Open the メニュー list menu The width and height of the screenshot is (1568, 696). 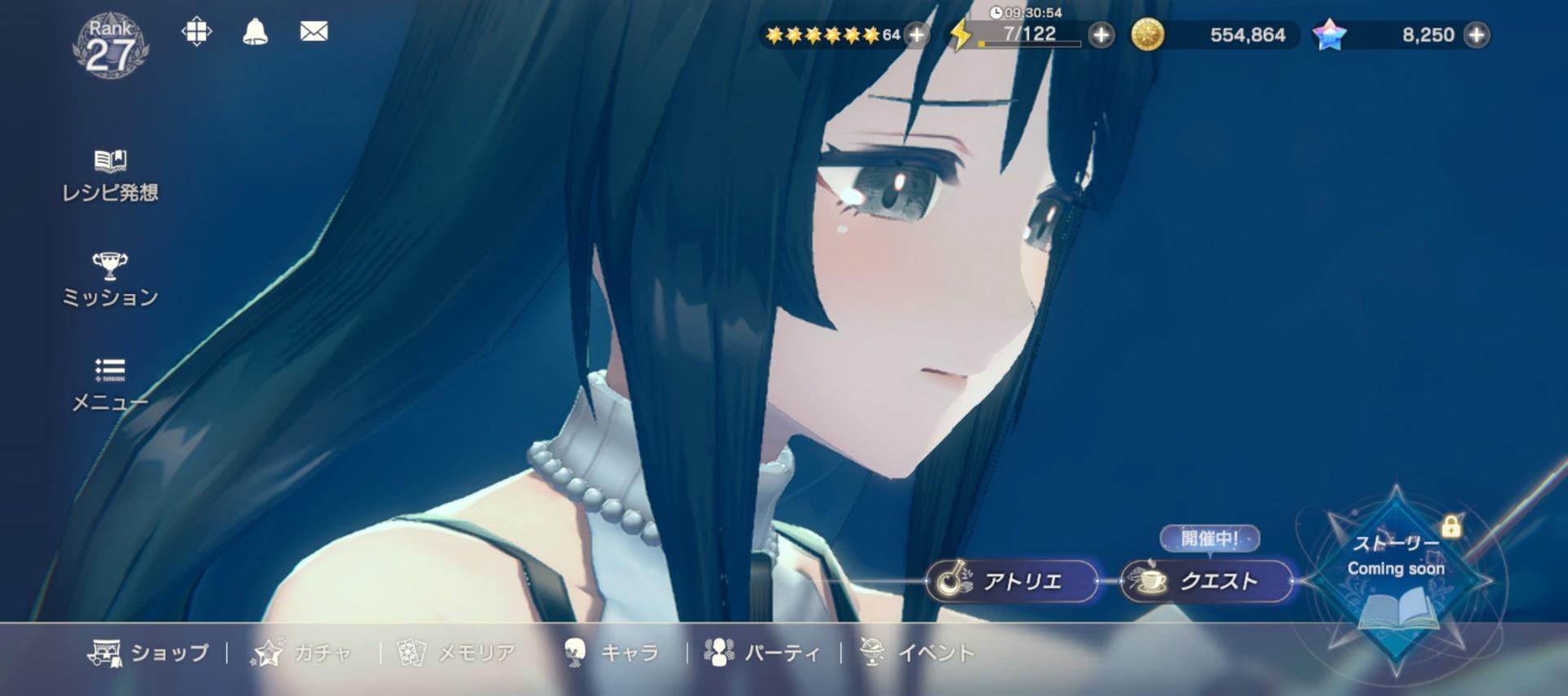(x=110, y=384)
